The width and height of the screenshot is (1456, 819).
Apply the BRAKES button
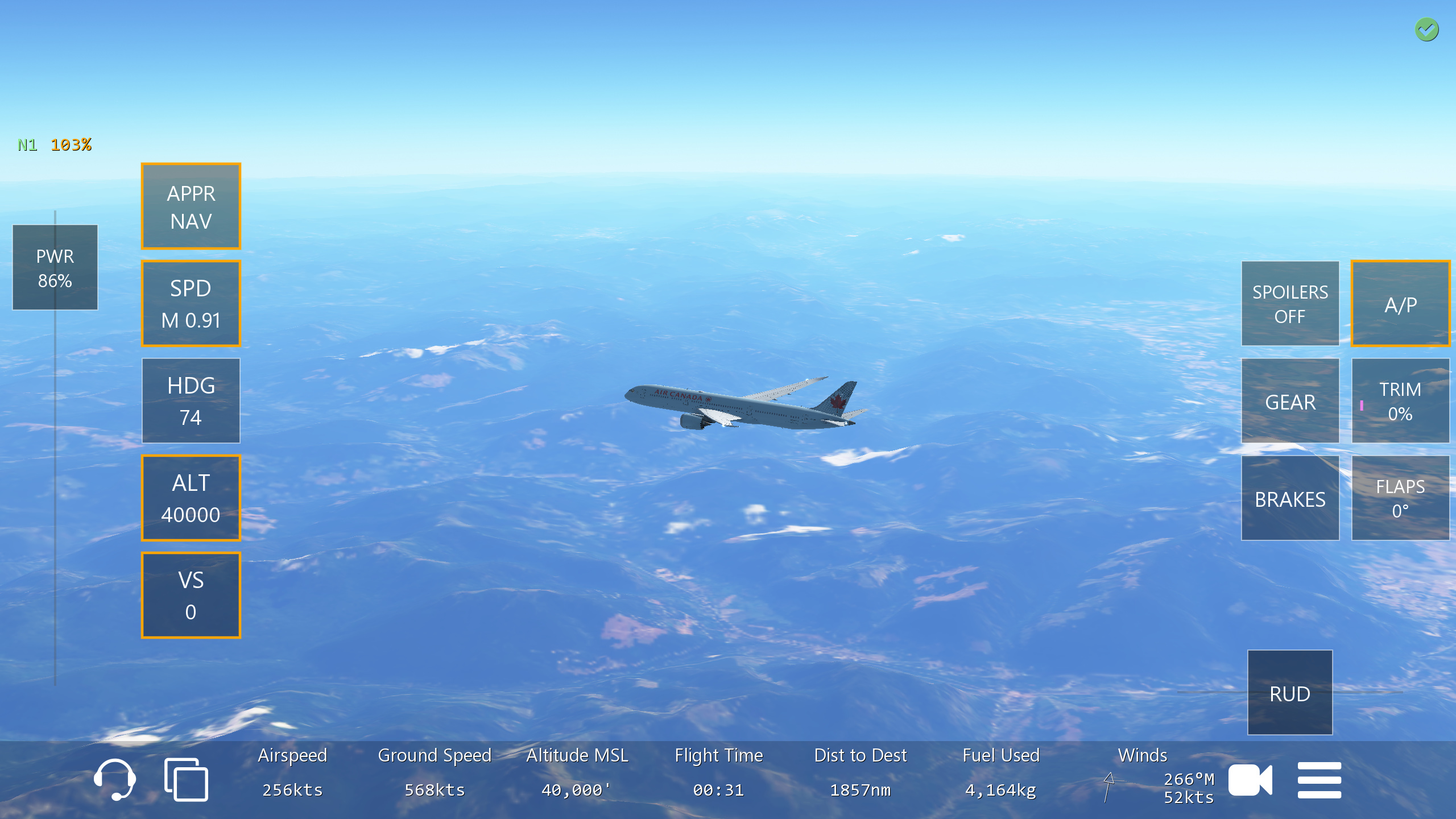click(x=1289, y=498)
